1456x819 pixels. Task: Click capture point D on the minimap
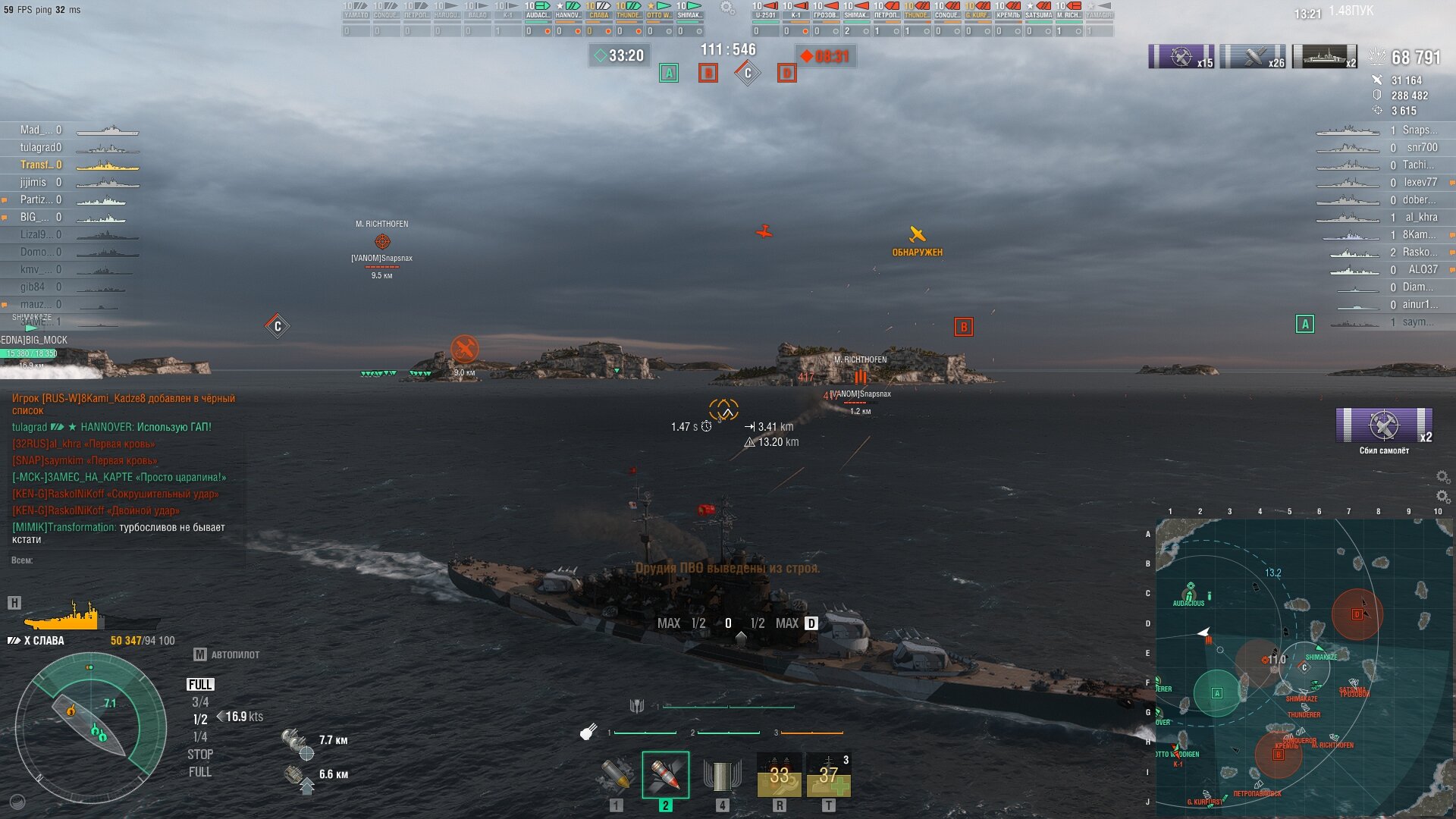click(1357, 614)
